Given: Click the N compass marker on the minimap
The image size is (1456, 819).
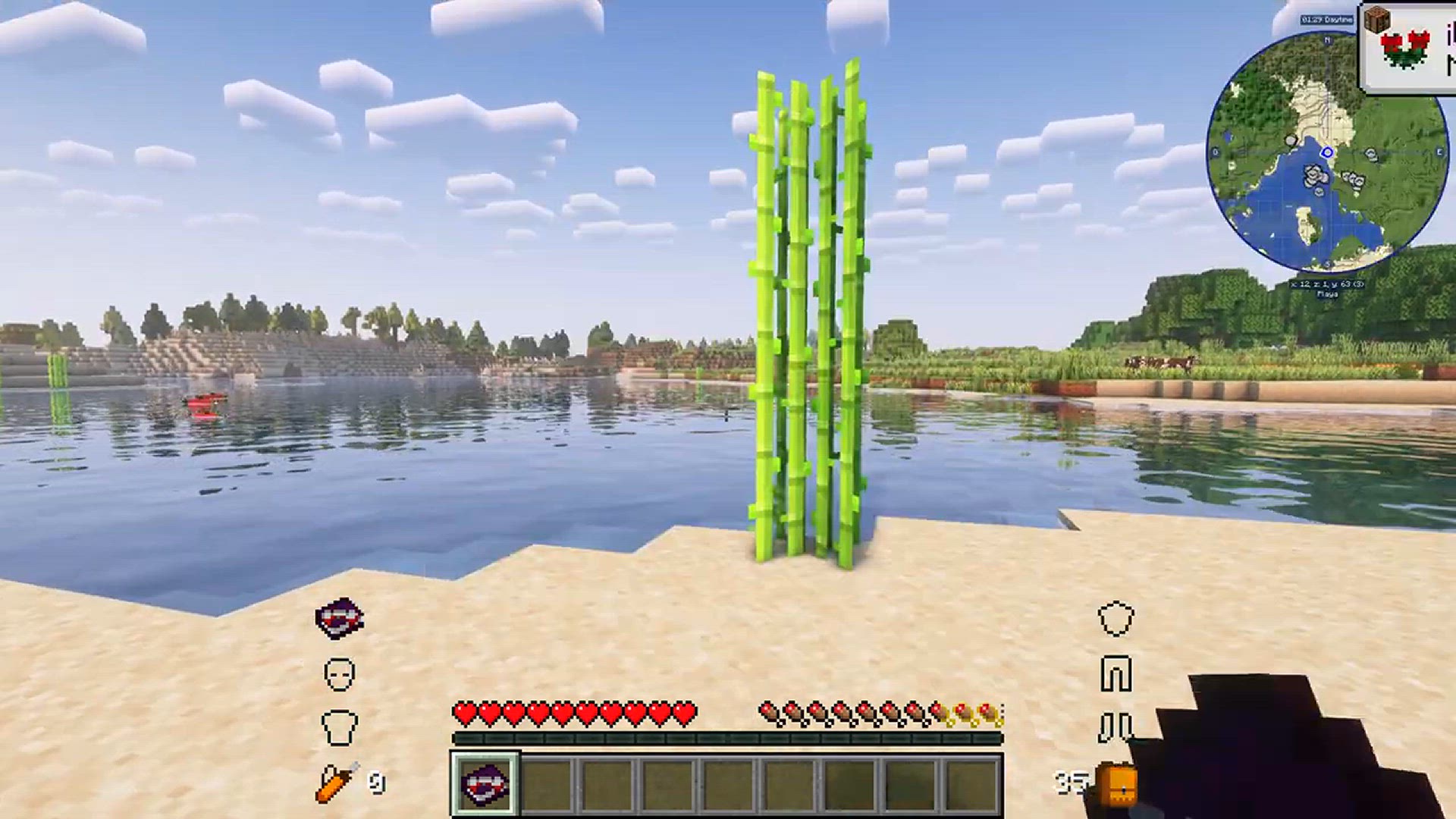Looking at the screenshot, I should [x=1326, y=39].
